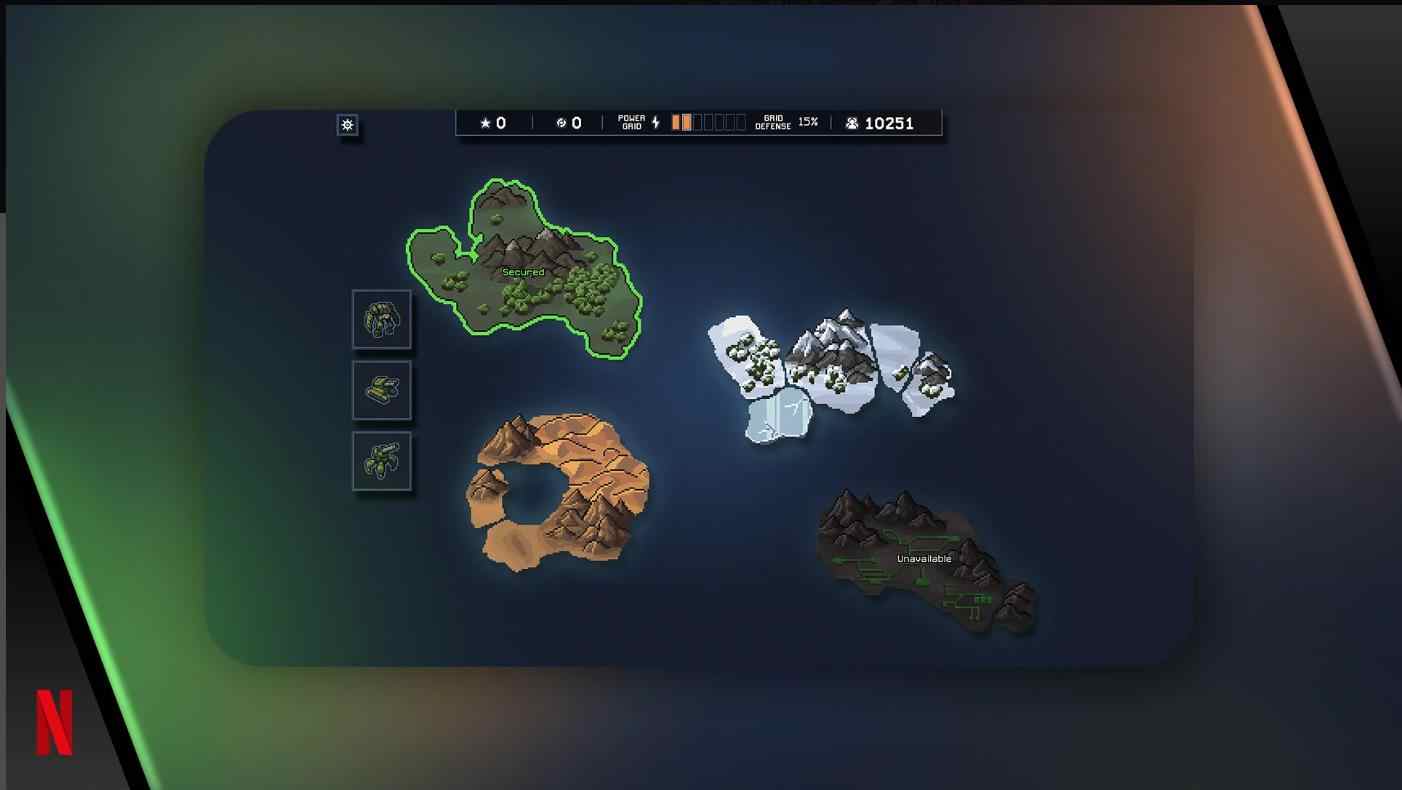1402x790 pixels.
Task: Click the Unavailable label text
Action: pyautogui.click(x=925, y=558)
